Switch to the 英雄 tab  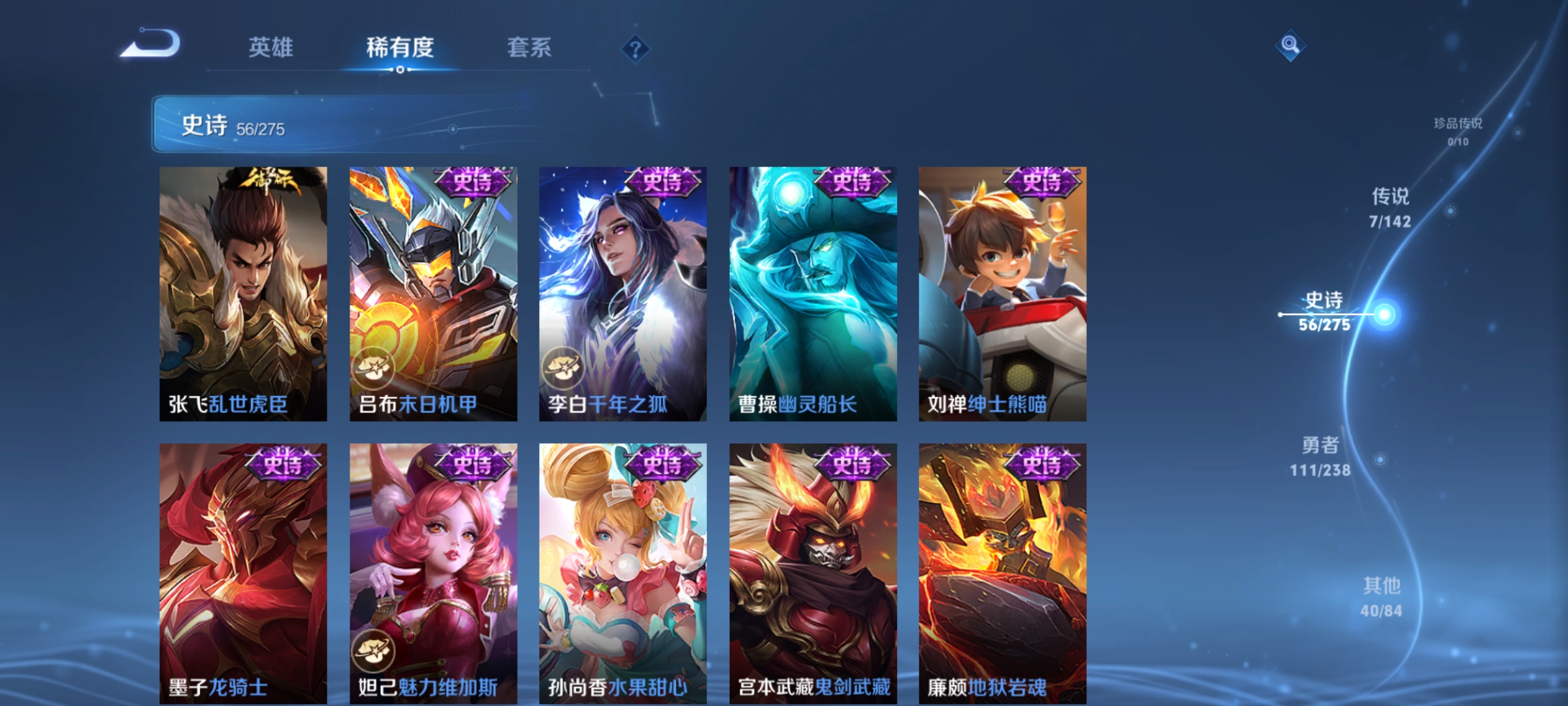point(272,47)
